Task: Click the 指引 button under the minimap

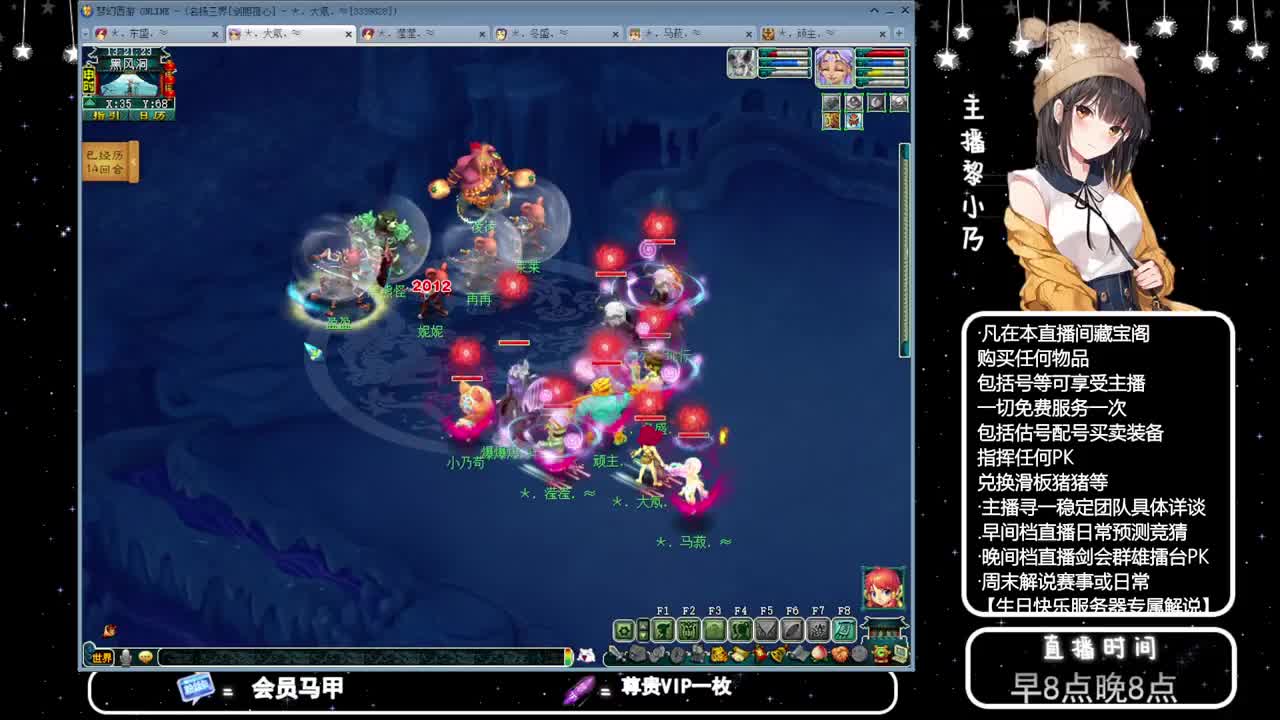Action: click(x=106, y=115)
